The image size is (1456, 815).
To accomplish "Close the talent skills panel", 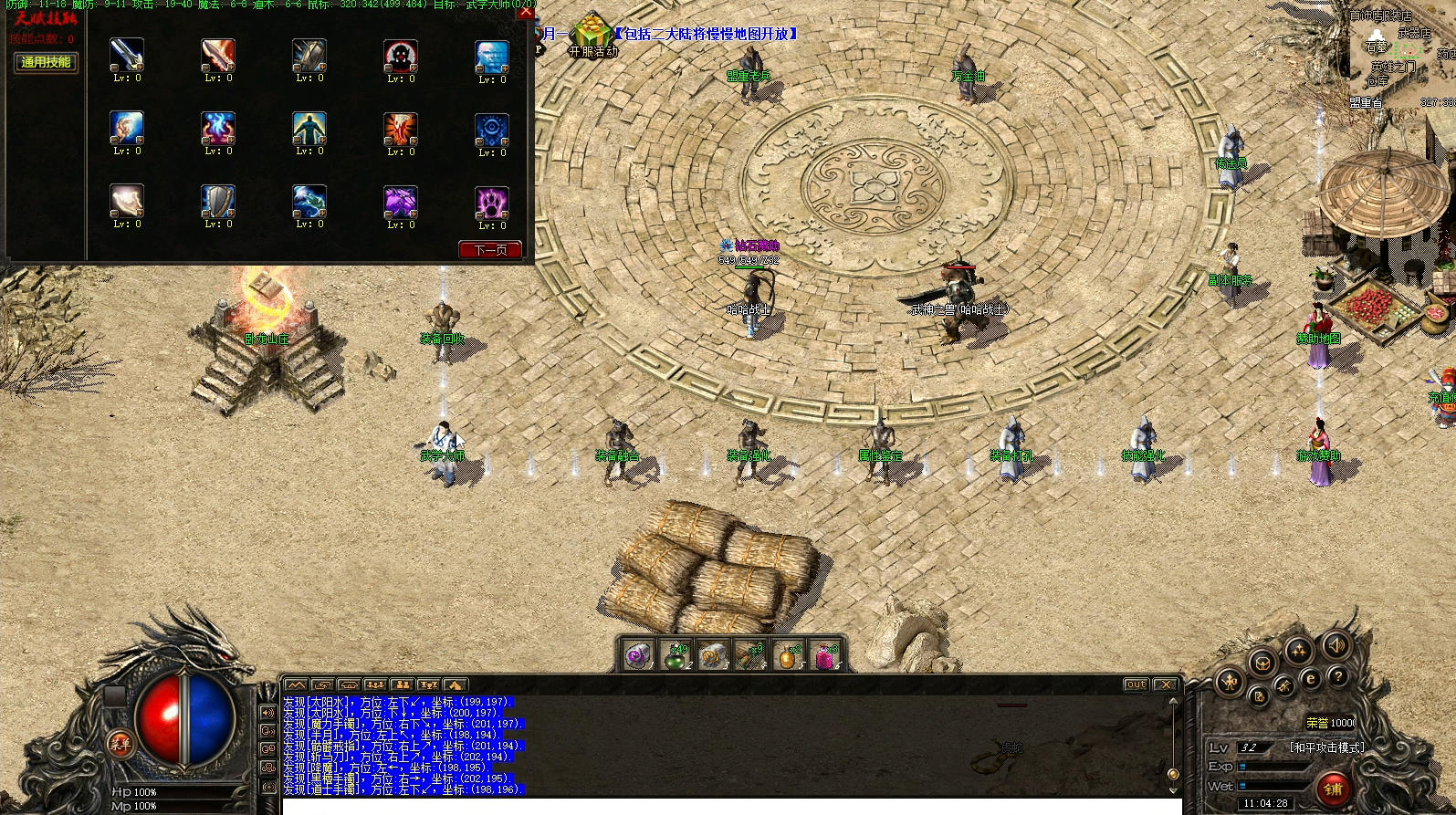I will pos(526,13).
